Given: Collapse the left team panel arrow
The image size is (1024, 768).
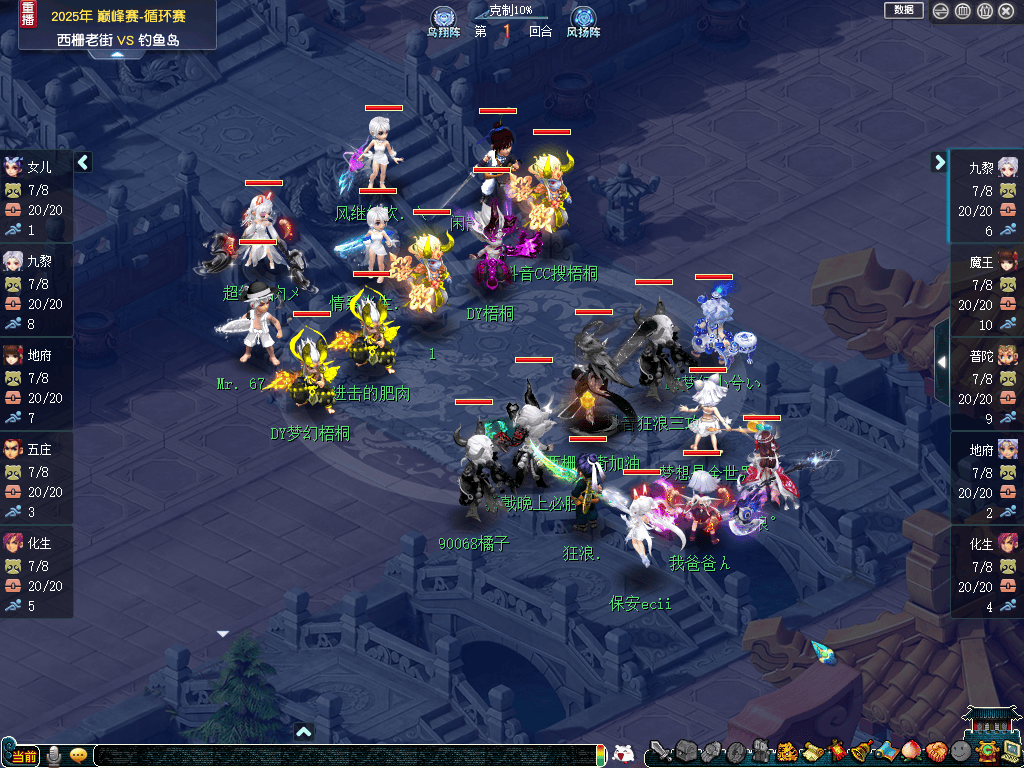Looking at the screenshot, I should (83, 162).
